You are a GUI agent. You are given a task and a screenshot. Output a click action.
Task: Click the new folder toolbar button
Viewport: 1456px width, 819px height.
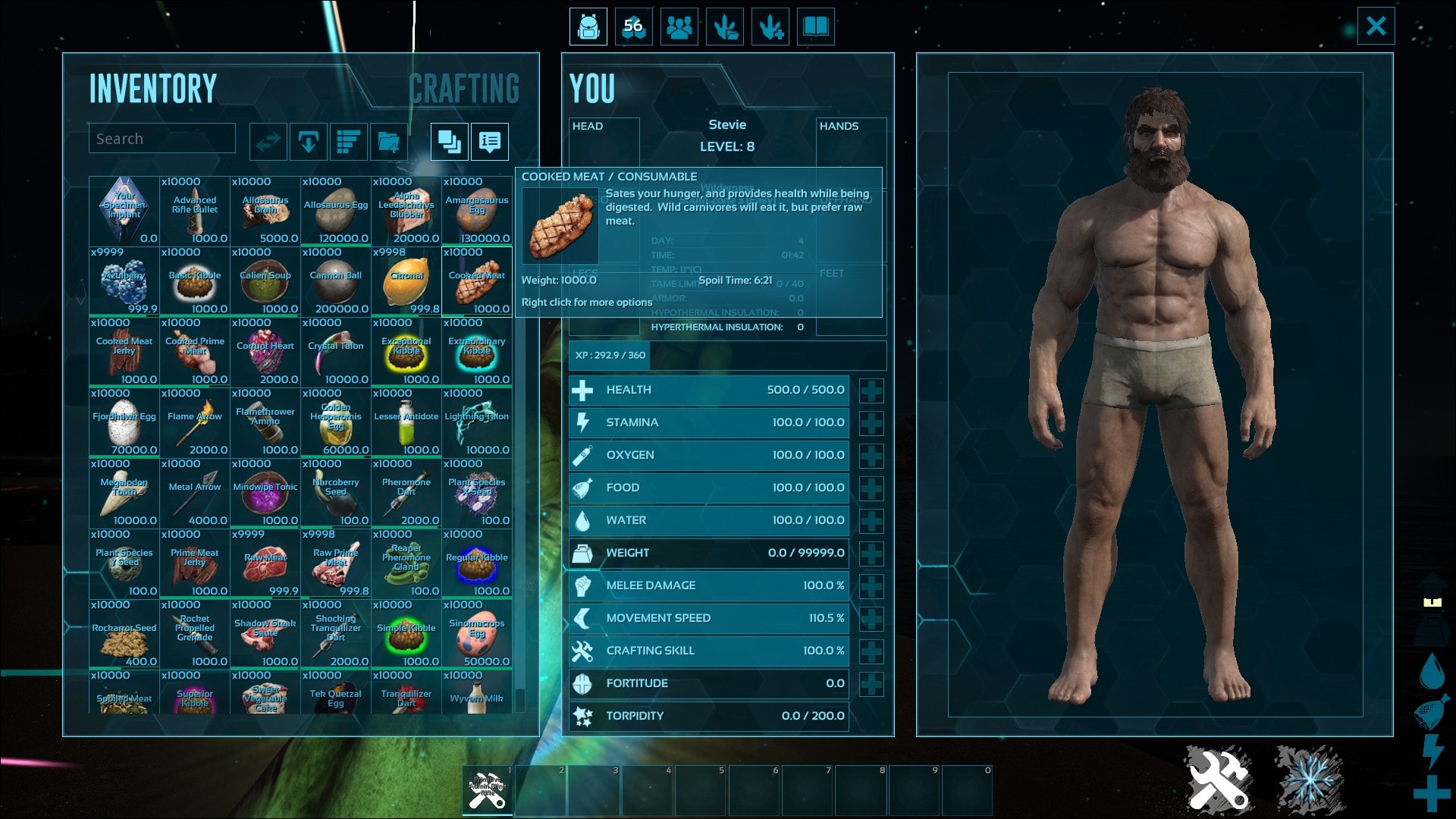(x=389, y=142)
